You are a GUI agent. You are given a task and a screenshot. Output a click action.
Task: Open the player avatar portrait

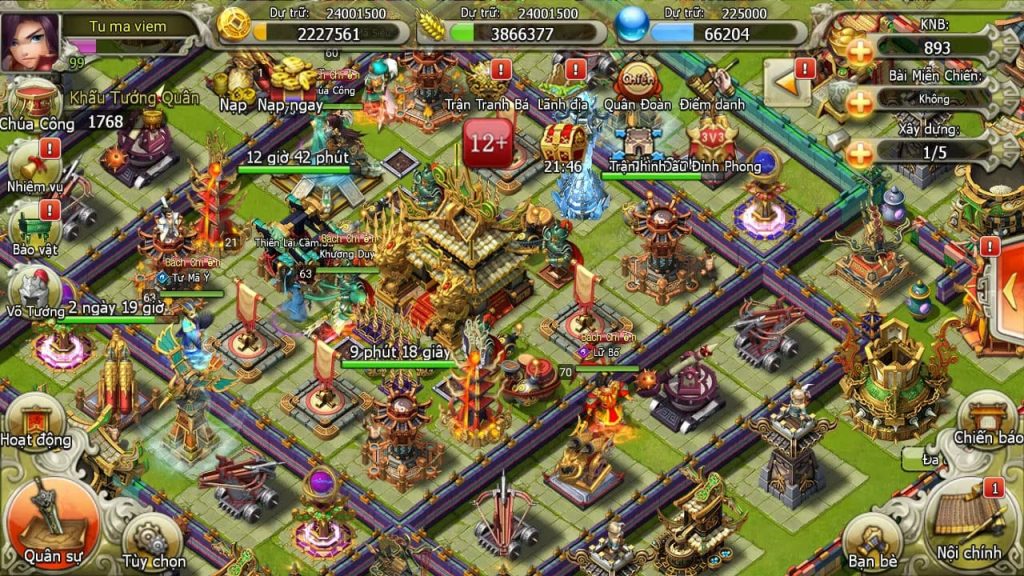coord(31,40)
